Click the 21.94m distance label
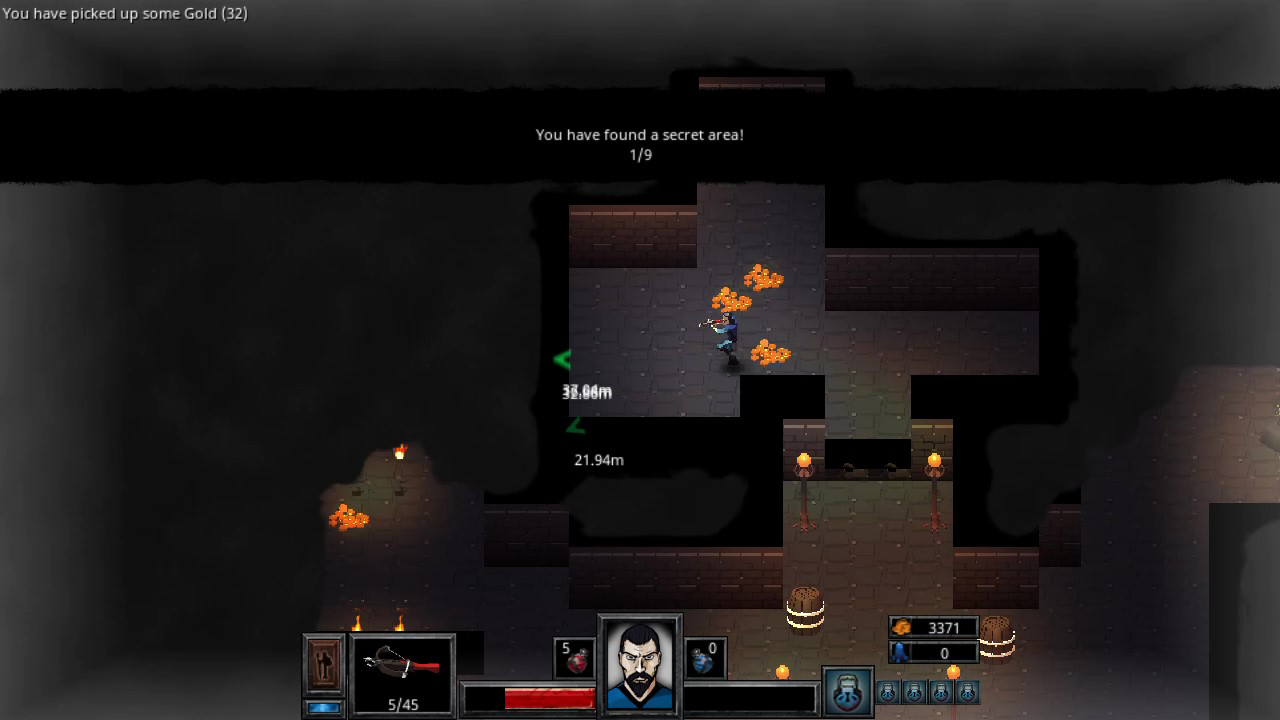This screenshot has width=1280, height=720. point(597,460)
